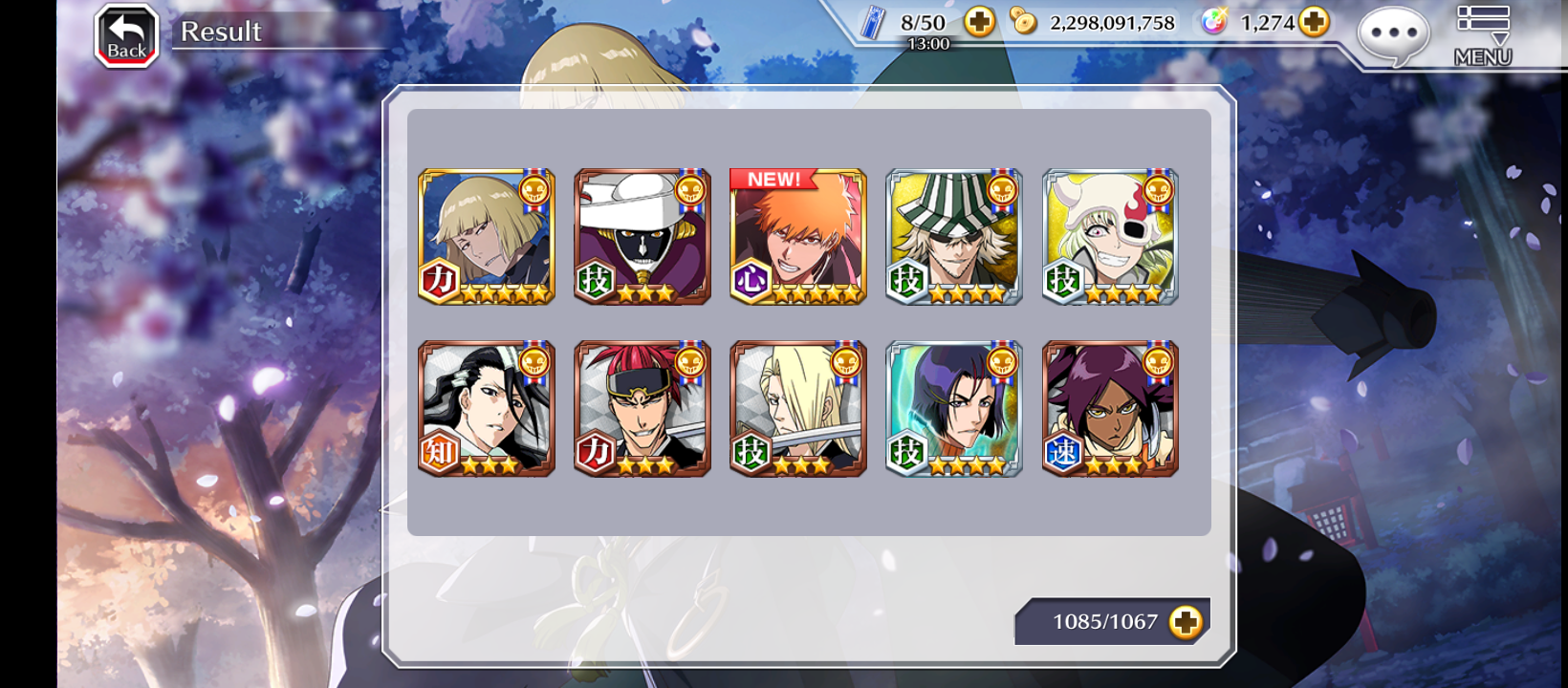The image size is (1568, 688).
Task: Select the red-haired character with headband
Action: pyautogui.click(x=642, y=409)
